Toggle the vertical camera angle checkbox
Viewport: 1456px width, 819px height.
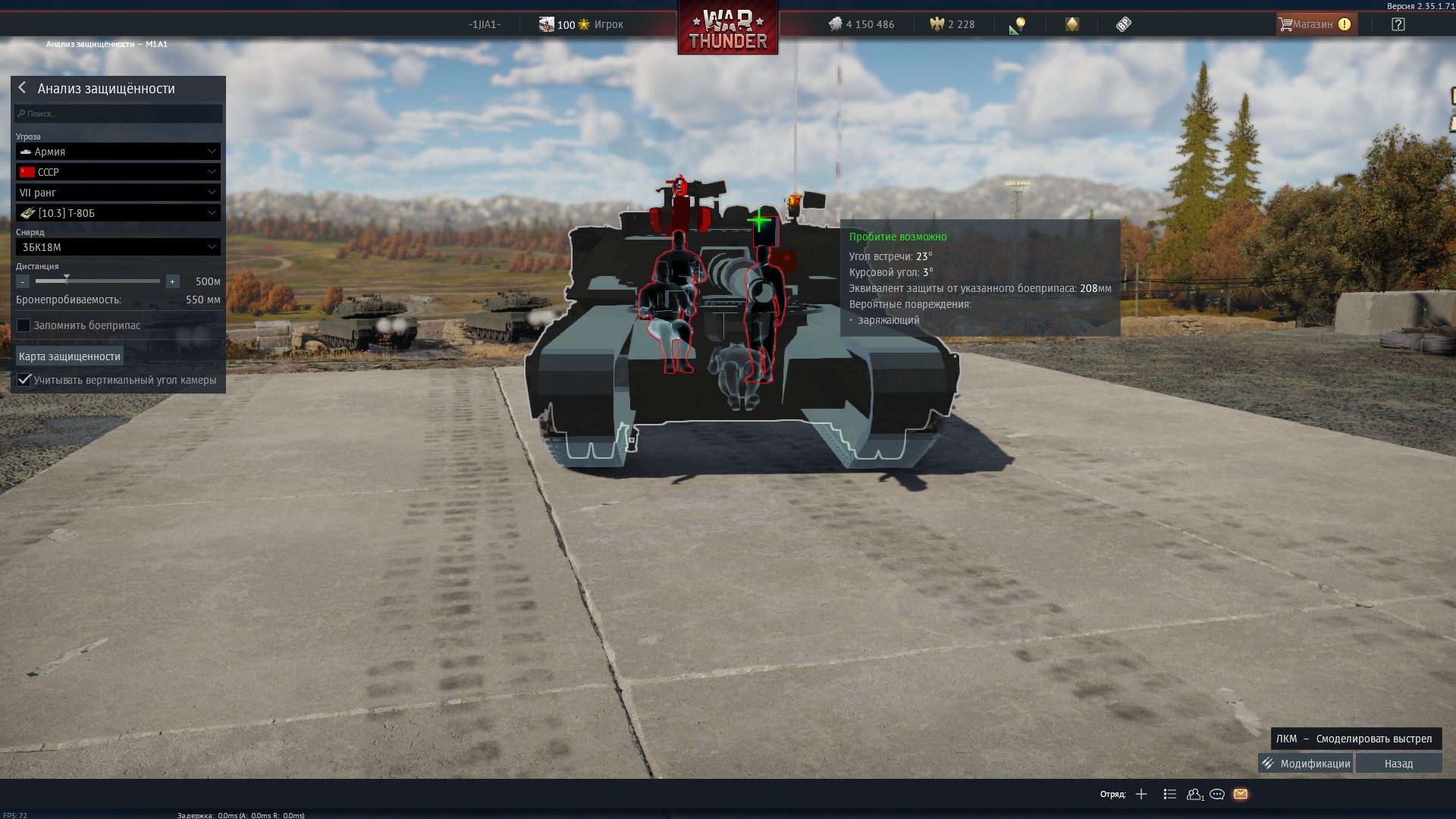[24, 380]
